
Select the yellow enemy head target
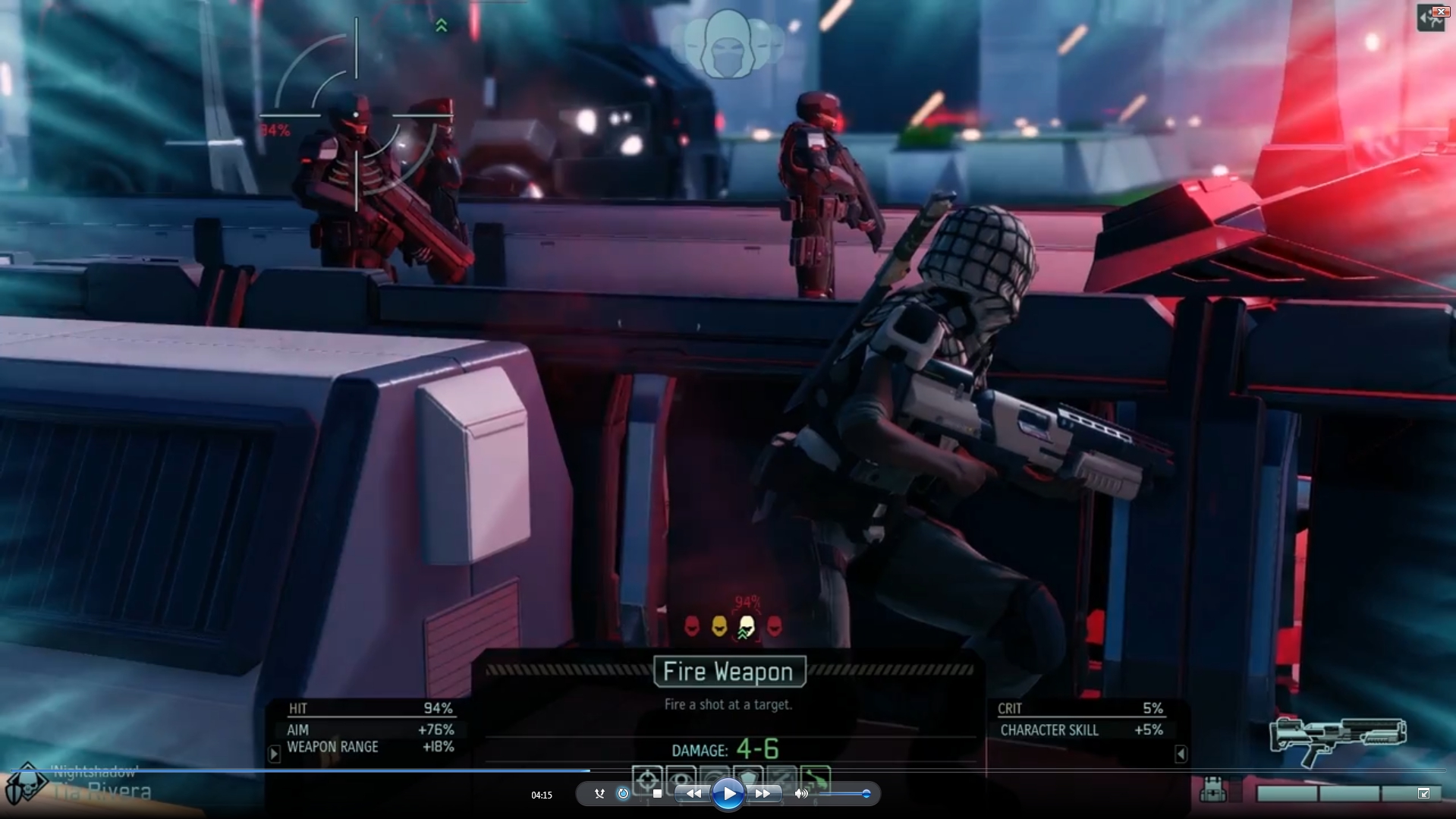(719, 626)
